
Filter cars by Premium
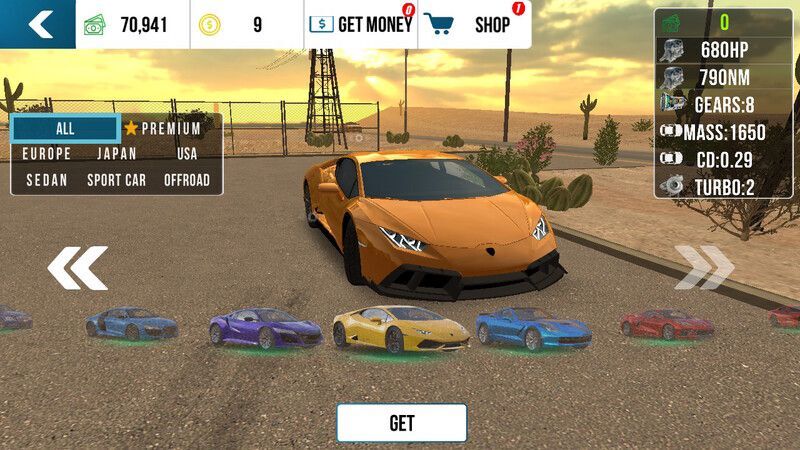(163, 129)
